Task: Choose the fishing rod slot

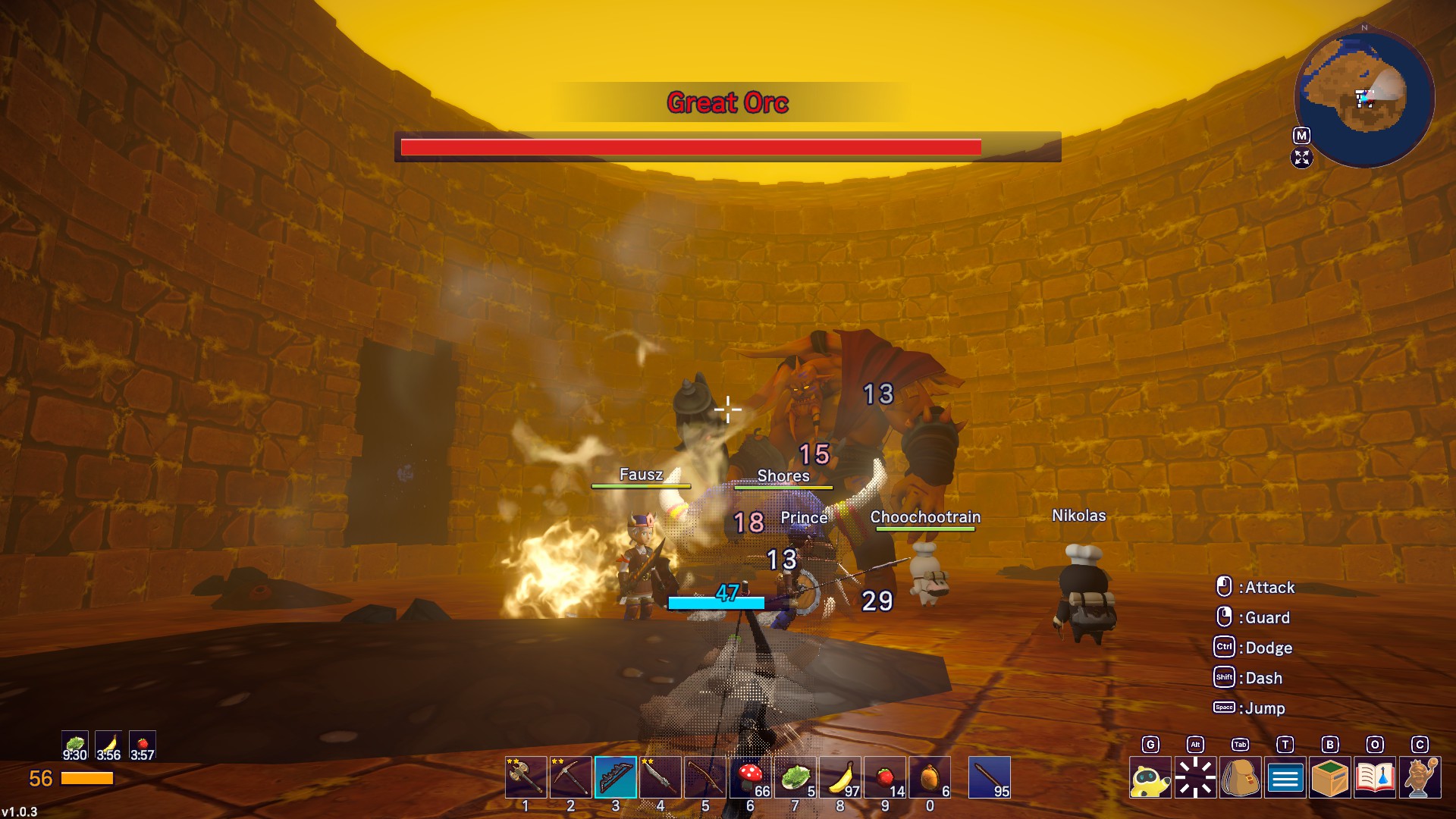Action: click(x=705, y=777)
